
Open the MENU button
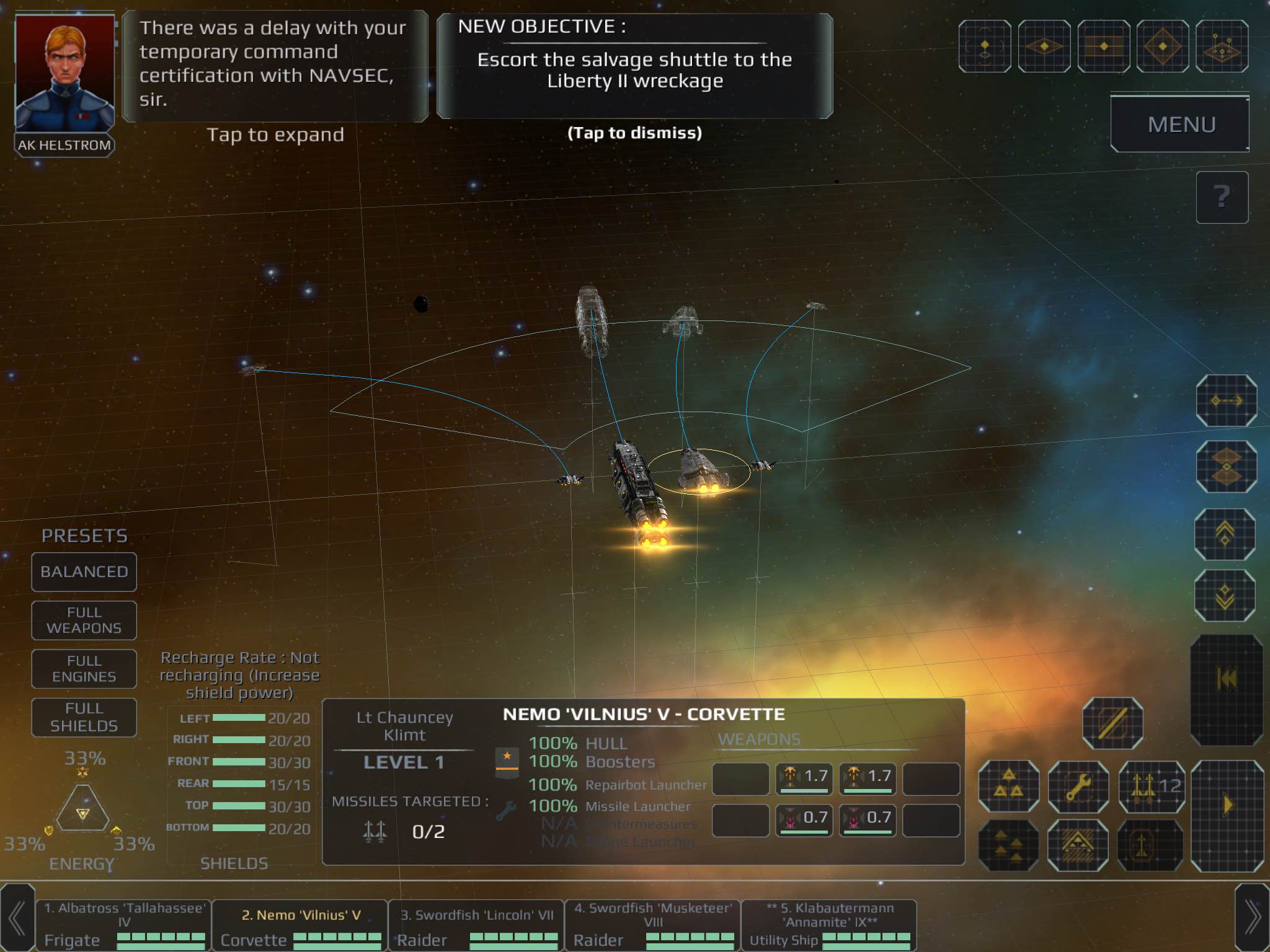[1179, 124]
